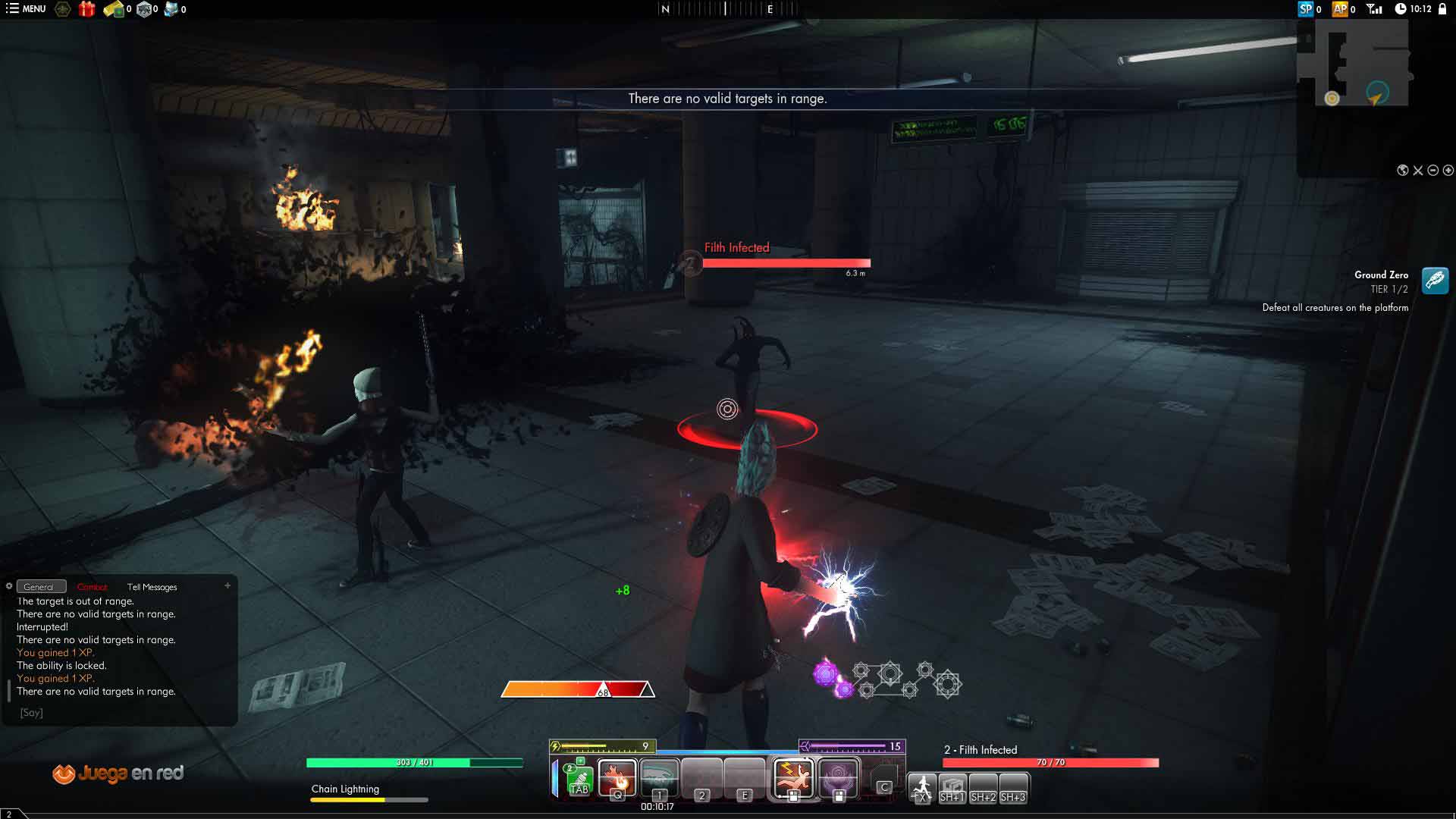This screenshot has width=1456, height=819.
Task: Click the red gift box icon
Action: [x=87, y=9]
